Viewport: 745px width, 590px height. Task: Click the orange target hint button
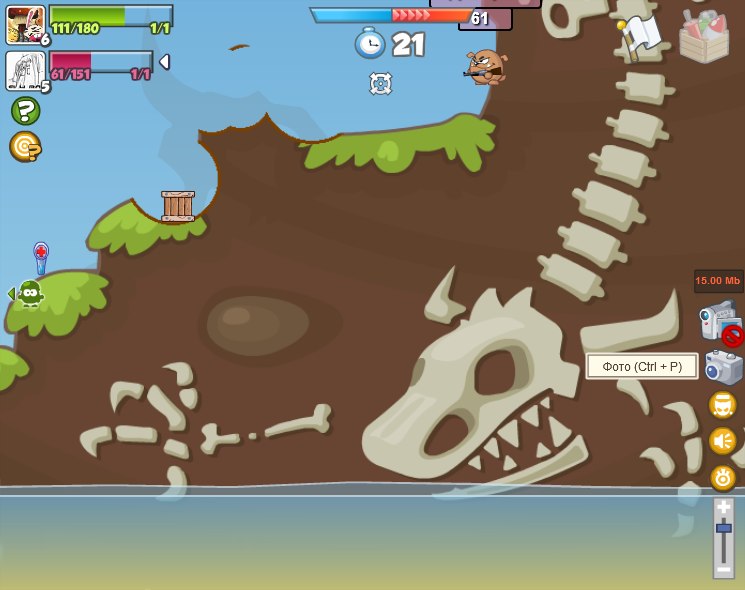click(x=25, y=147)
